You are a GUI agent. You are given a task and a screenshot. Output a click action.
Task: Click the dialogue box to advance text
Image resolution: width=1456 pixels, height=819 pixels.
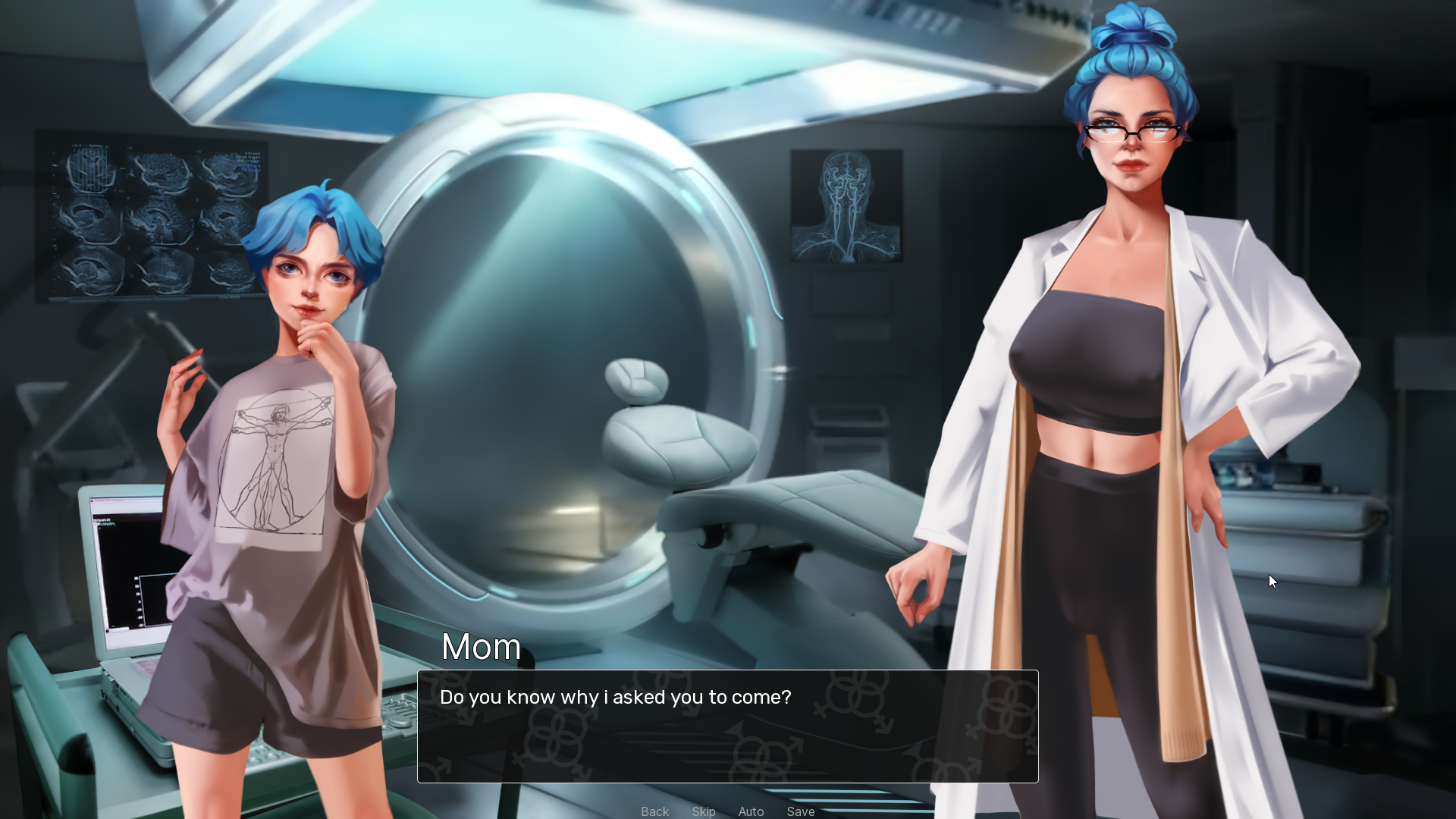[726, 726]
